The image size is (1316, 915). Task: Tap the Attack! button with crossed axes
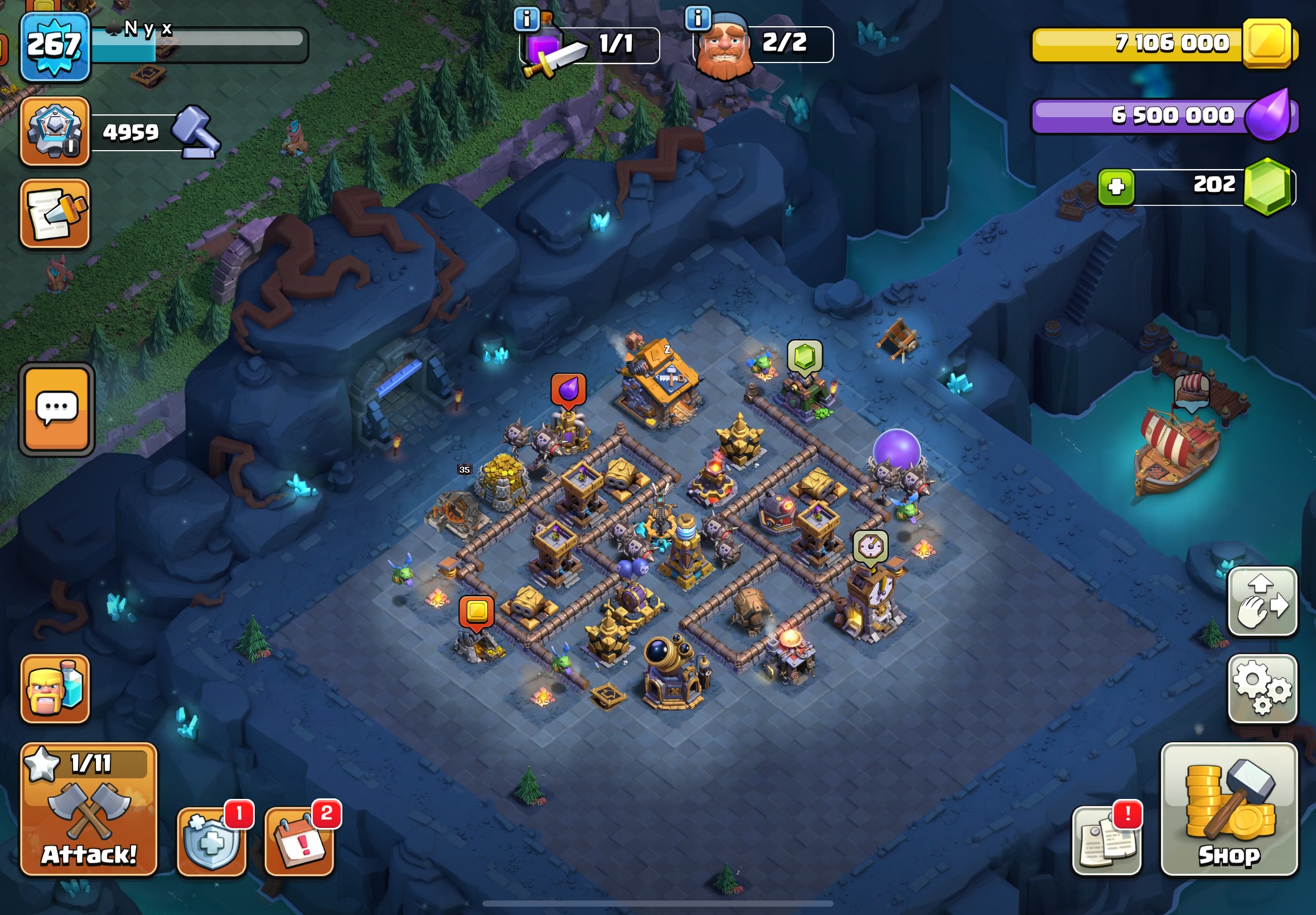click(89, 810)
